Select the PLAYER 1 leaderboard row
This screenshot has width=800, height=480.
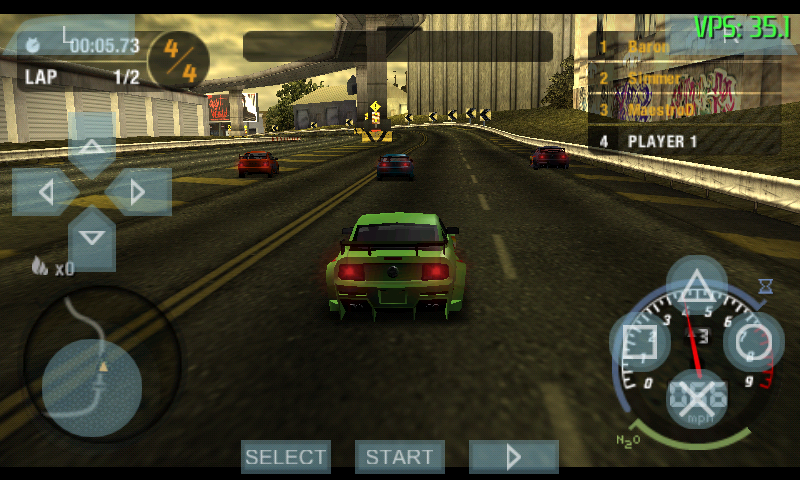(x=684, y=141)
